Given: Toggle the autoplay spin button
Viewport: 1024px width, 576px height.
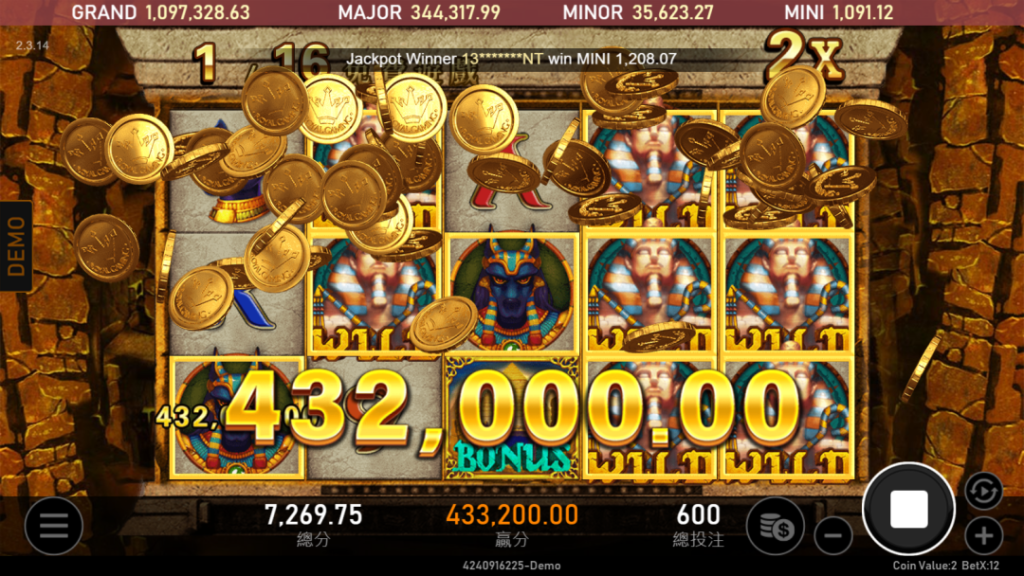Looking at the screenshot, I should (x=984, y=490).
